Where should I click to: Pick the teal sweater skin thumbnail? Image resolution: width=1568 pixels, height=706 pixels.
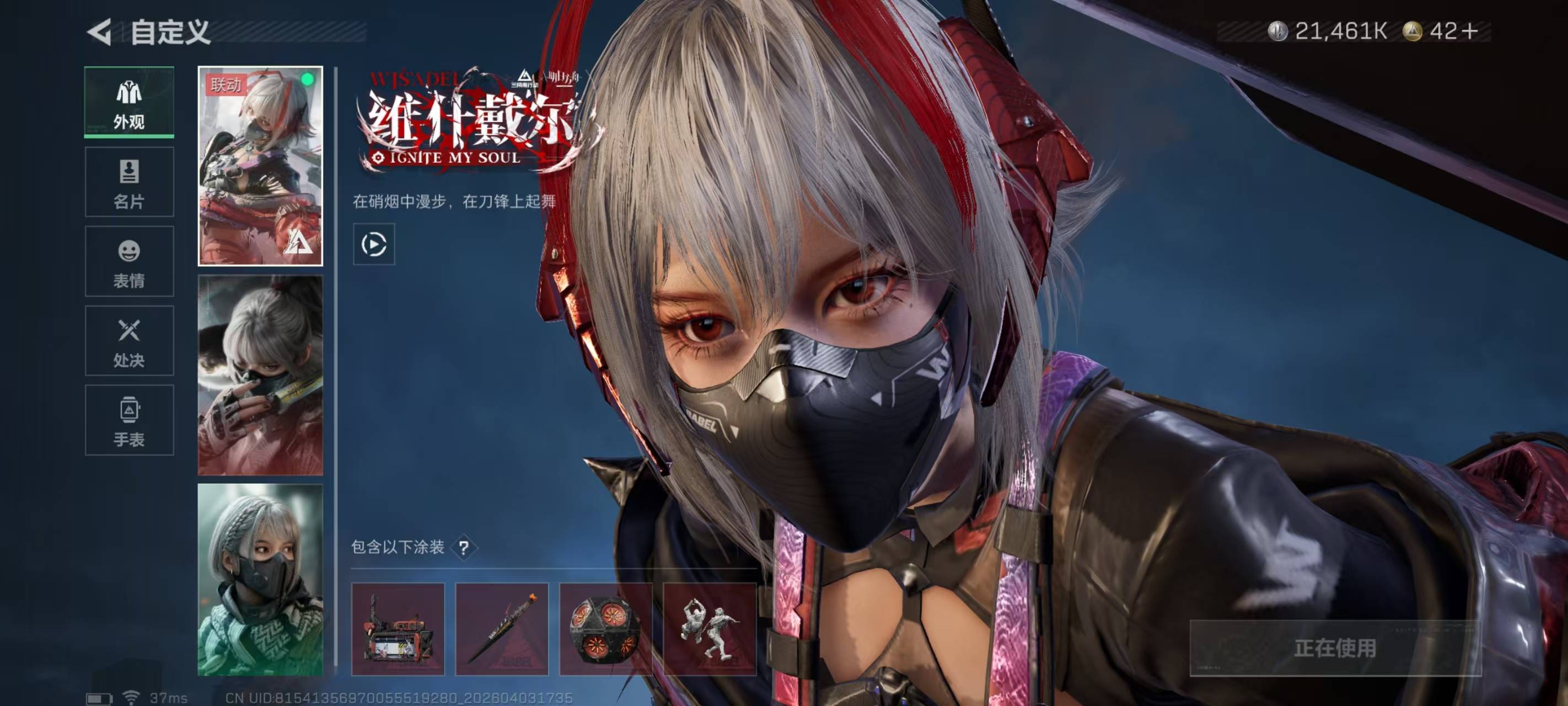tap(260, 579)
